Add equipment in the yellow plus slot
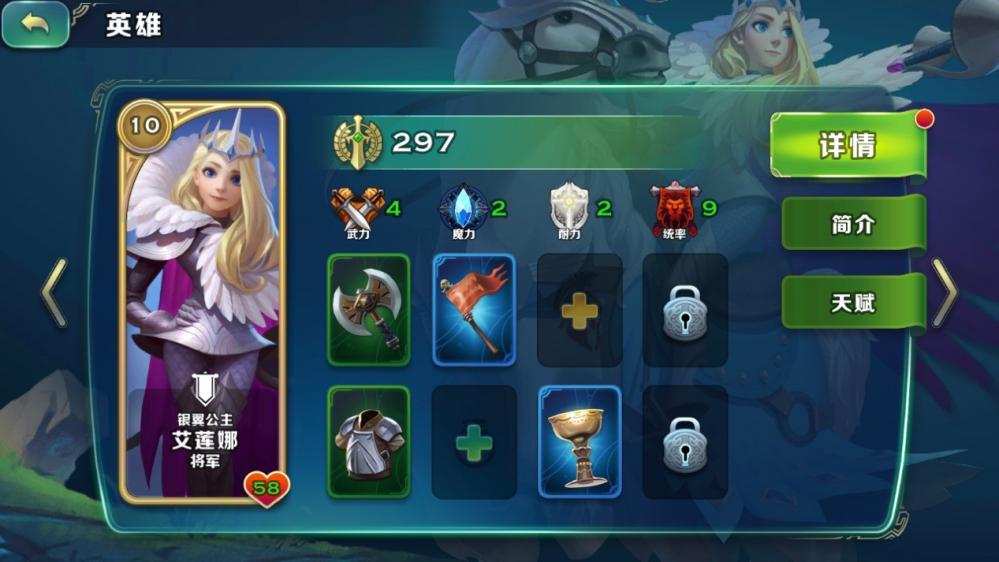The image size is (999, 562). click(580, 311)
